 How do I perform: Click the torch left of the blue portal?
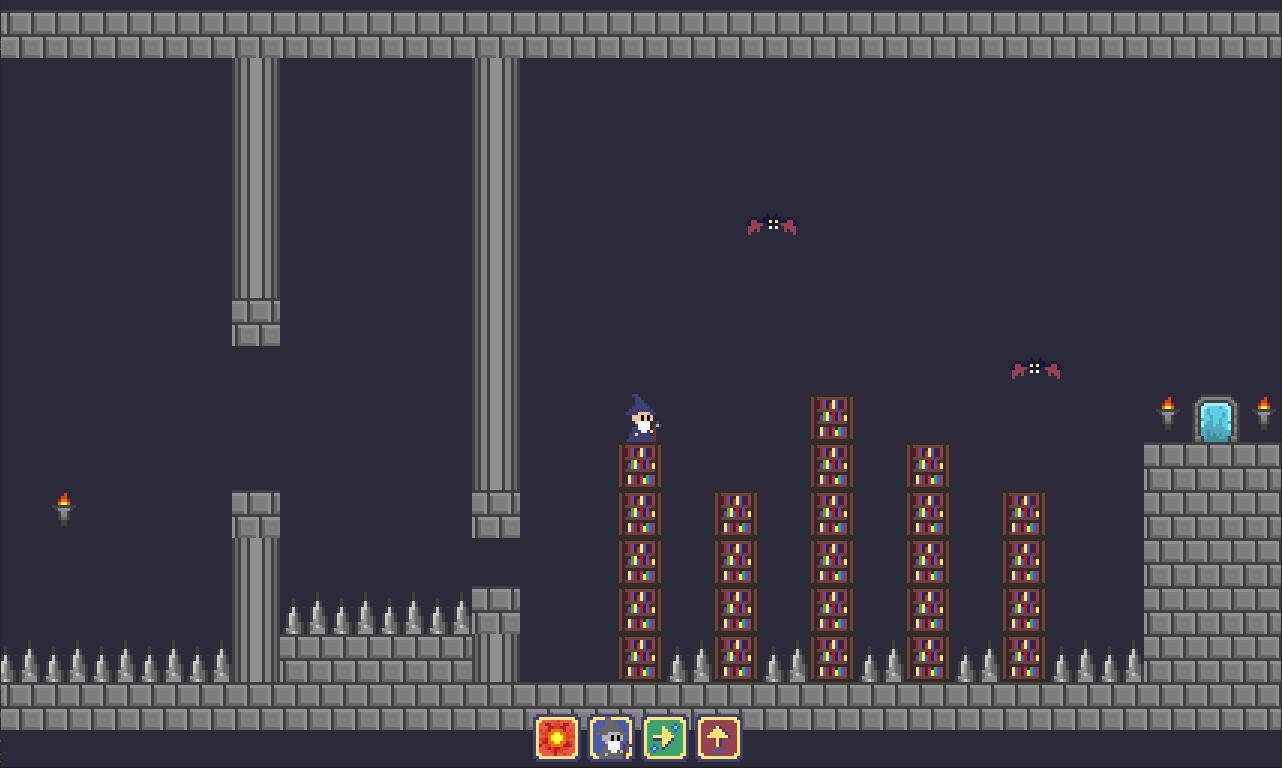click(1168, 407)
